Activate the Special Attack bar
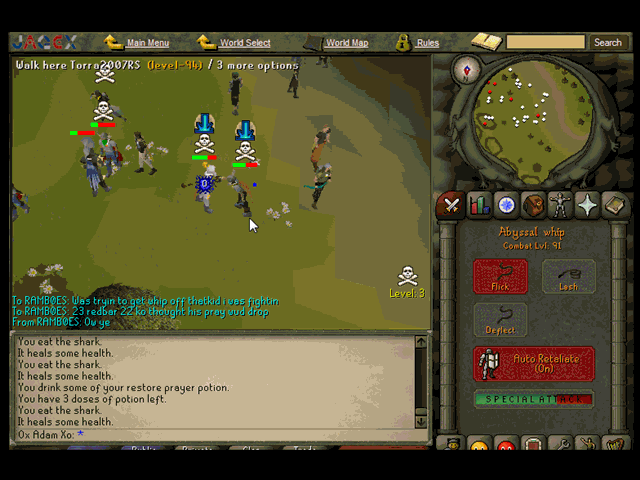The image size is (640, 480). 534,400
